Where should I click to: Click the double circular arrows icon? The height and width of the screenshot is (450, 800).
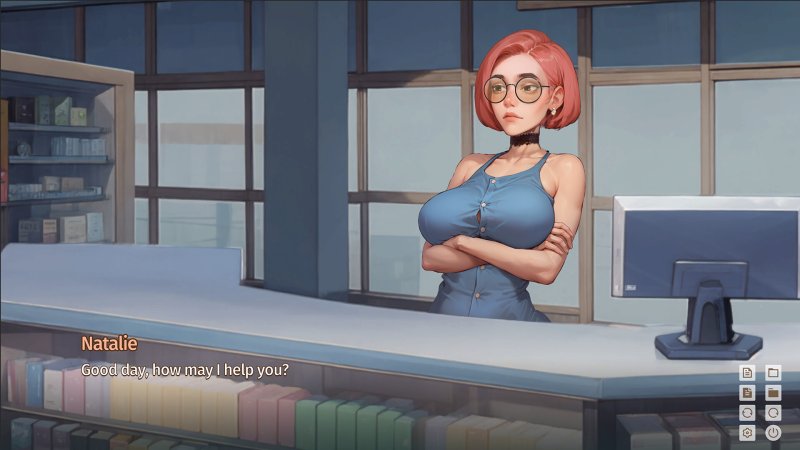point(746,413)
